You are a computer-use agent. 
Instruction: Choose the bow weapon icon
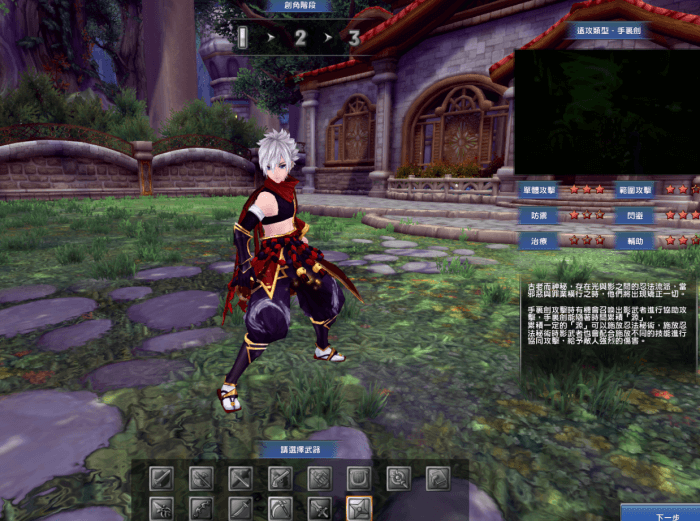201,508
